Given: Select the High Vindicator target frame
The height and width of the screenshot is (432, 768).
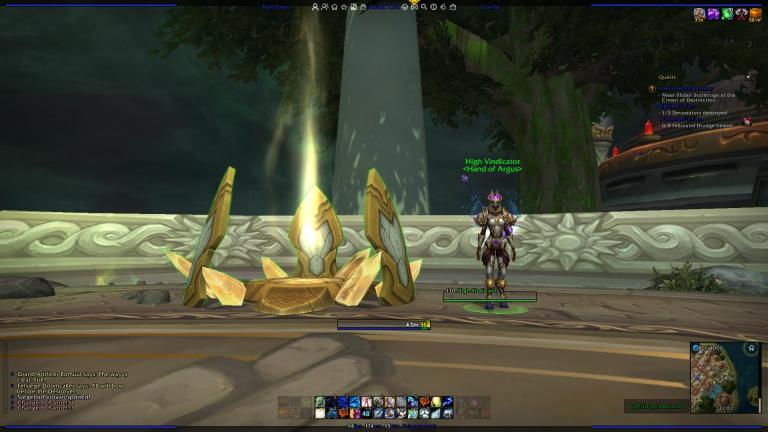Looking at the screenshot, I should pos(490,296).
